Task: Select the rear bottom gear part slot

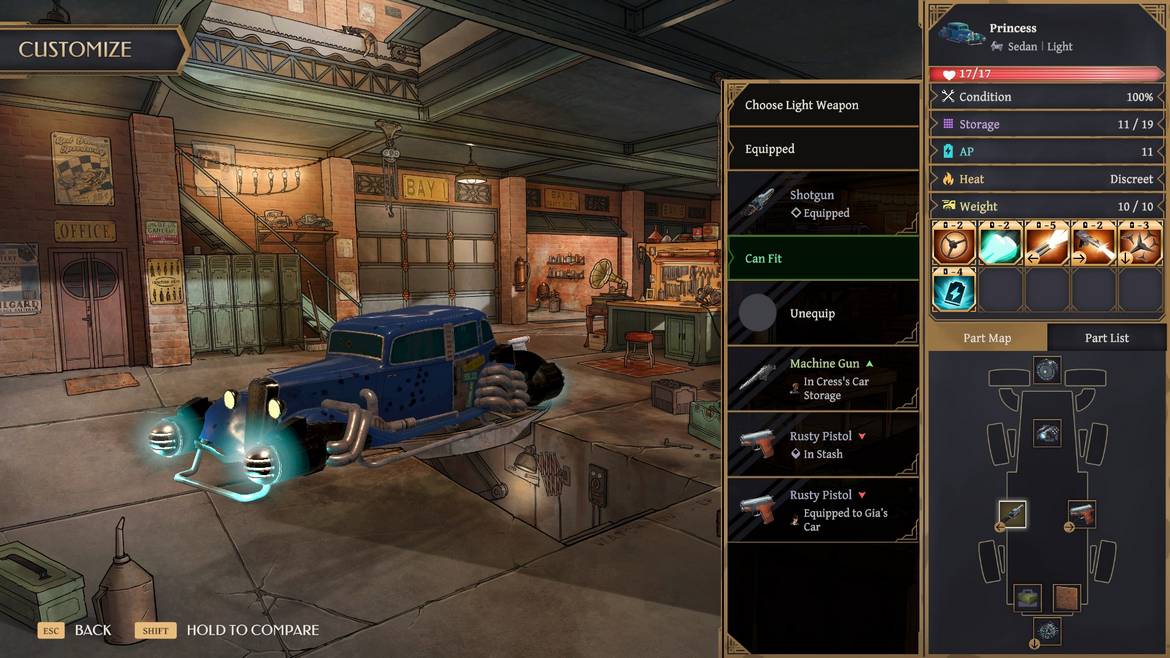Action: [1047, 631]
